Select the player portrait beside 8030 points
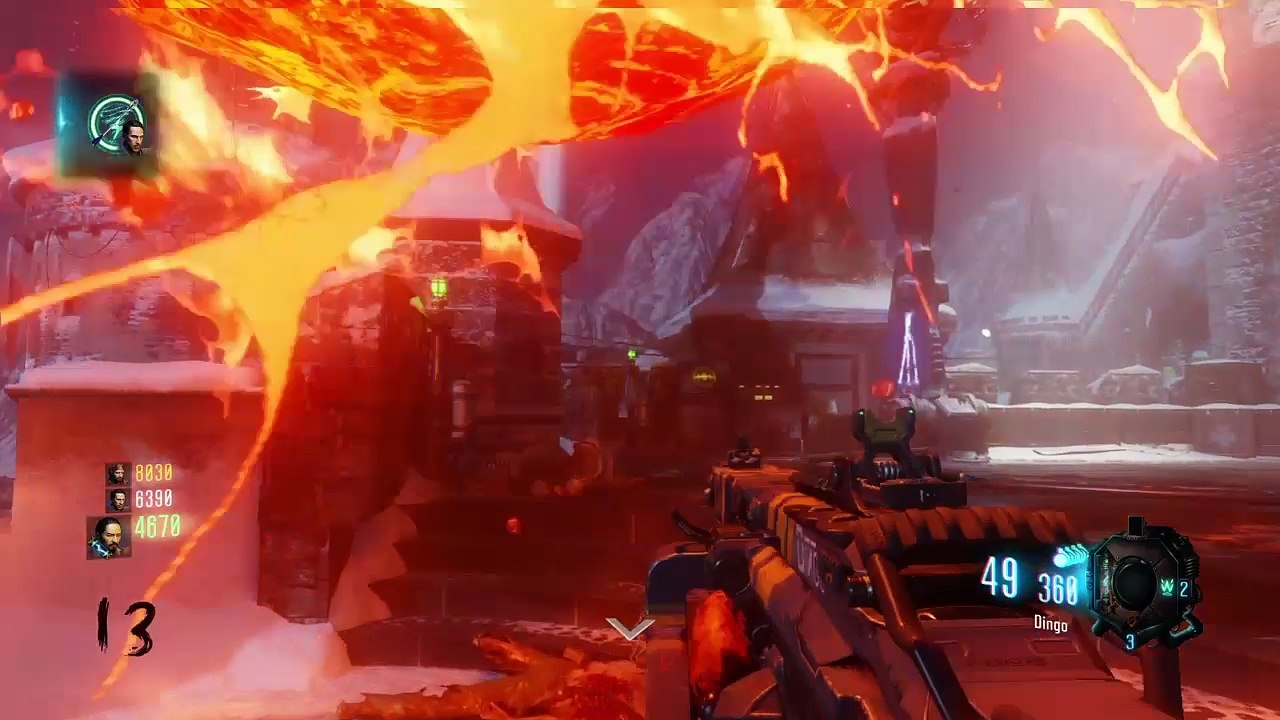 (118, 473)
